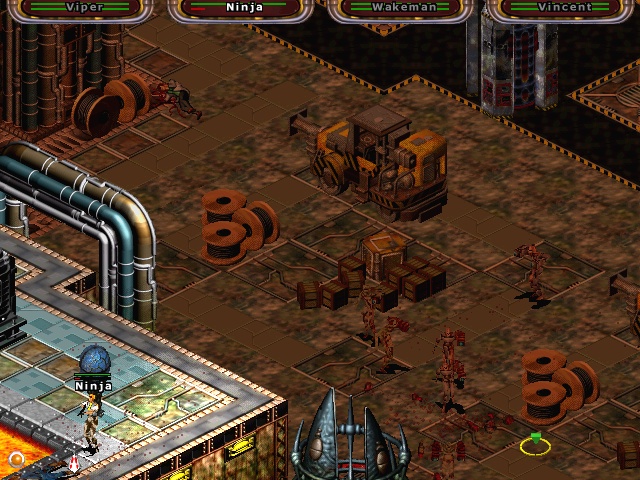The image size is (640, 480).
Task: Choose Wakeman from the squad bar
Action: 399,8
